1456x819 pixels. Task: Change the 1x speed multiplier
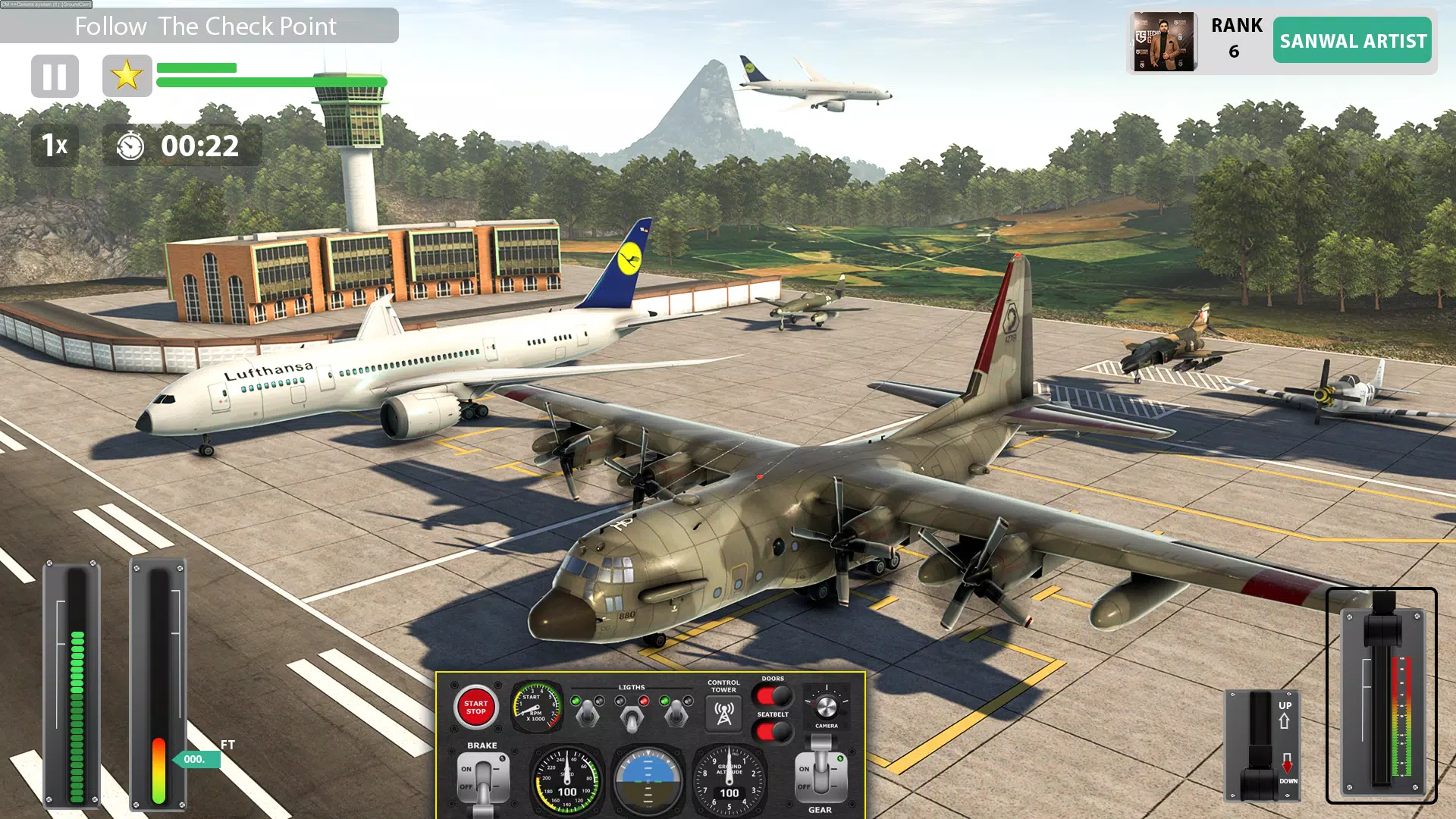[x=55, y=145]
